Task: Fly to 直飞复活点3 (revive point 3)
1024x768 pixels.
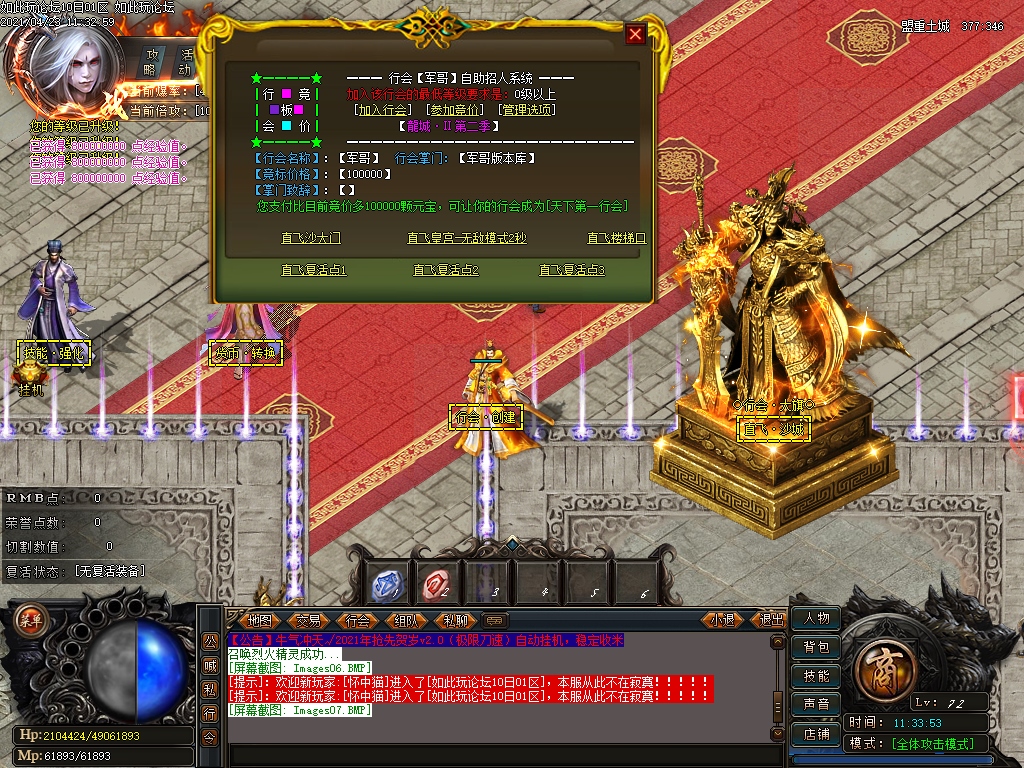Action: (x=572, y=270)
